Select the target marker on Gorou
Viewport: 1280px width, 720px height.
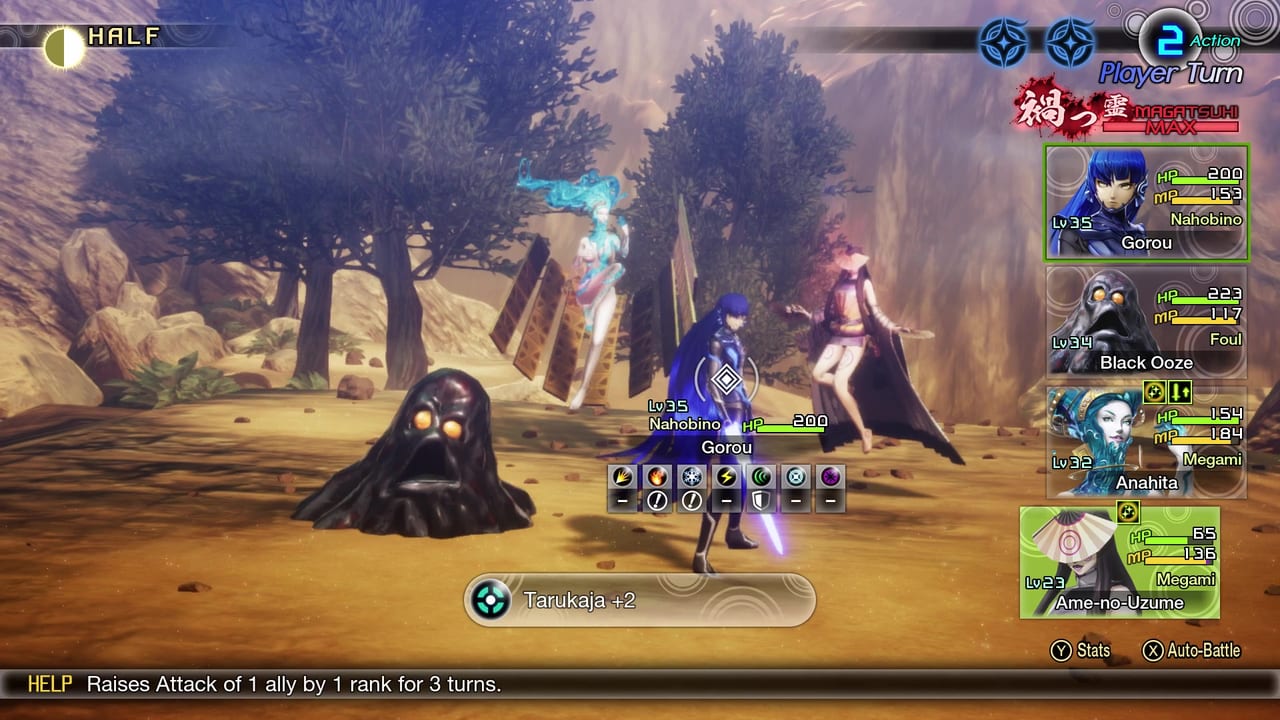pyautogui.click(x=727, y=379)
